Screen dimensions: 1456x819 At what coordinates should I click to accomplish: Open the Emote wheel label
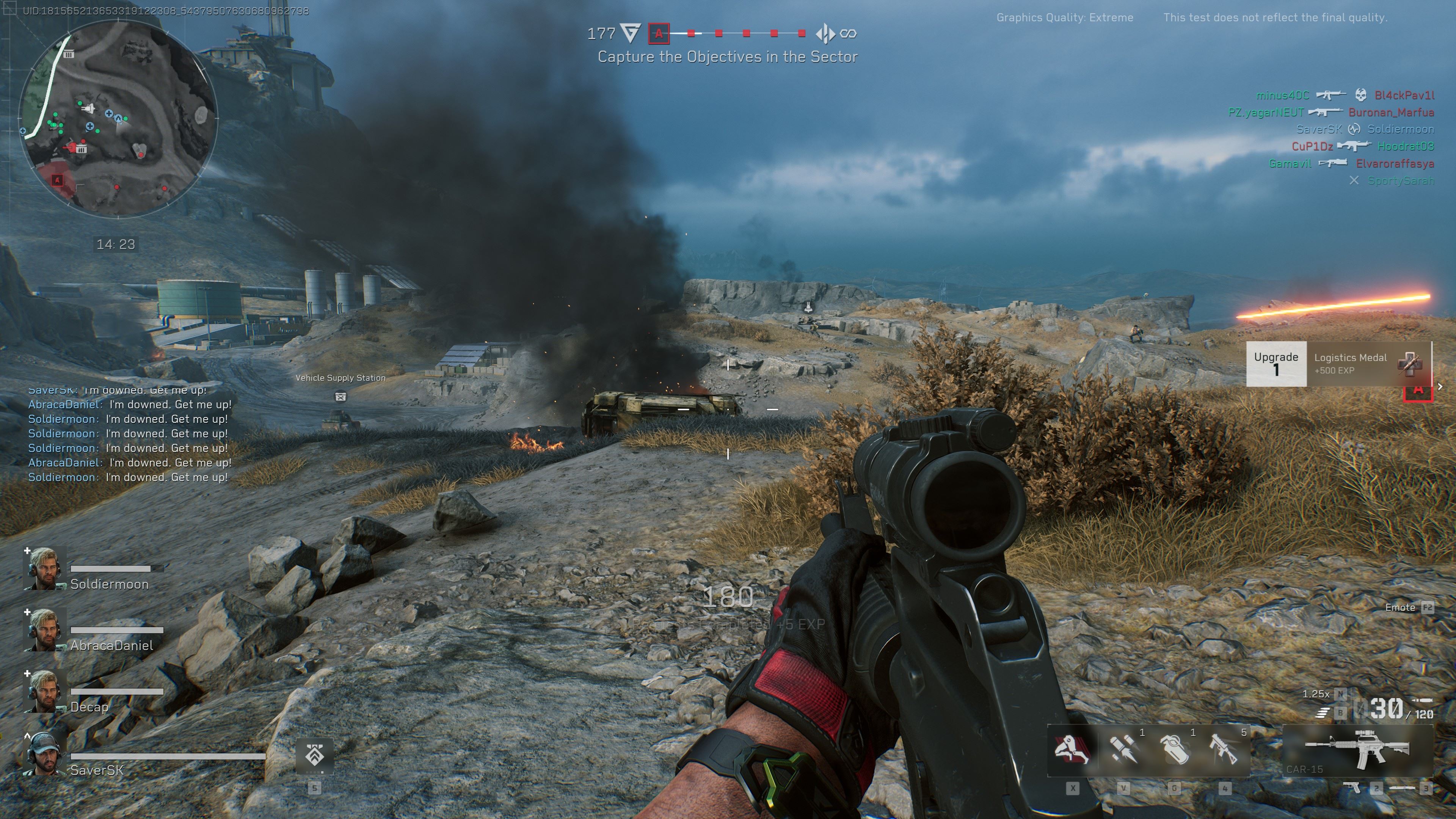point(1400,607)
